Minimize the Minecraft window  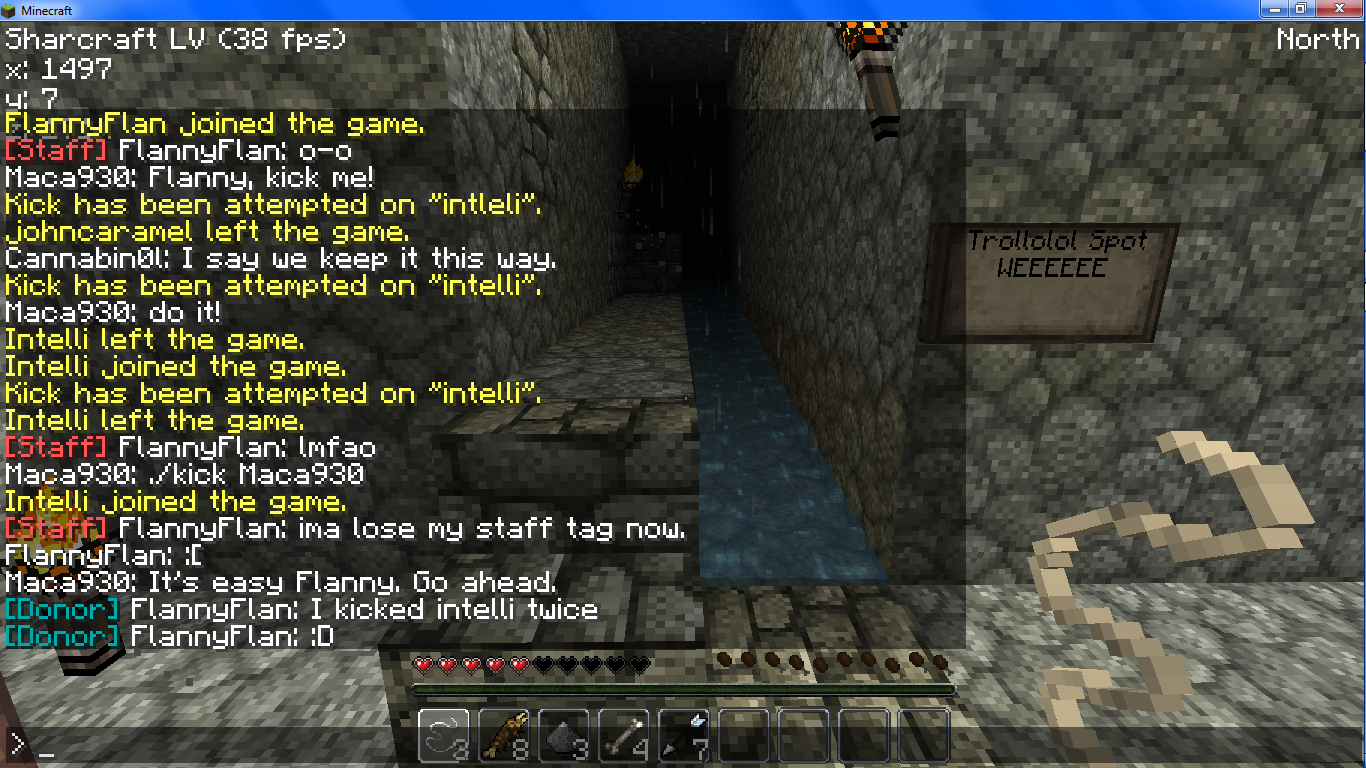(x=1274, y=9)
